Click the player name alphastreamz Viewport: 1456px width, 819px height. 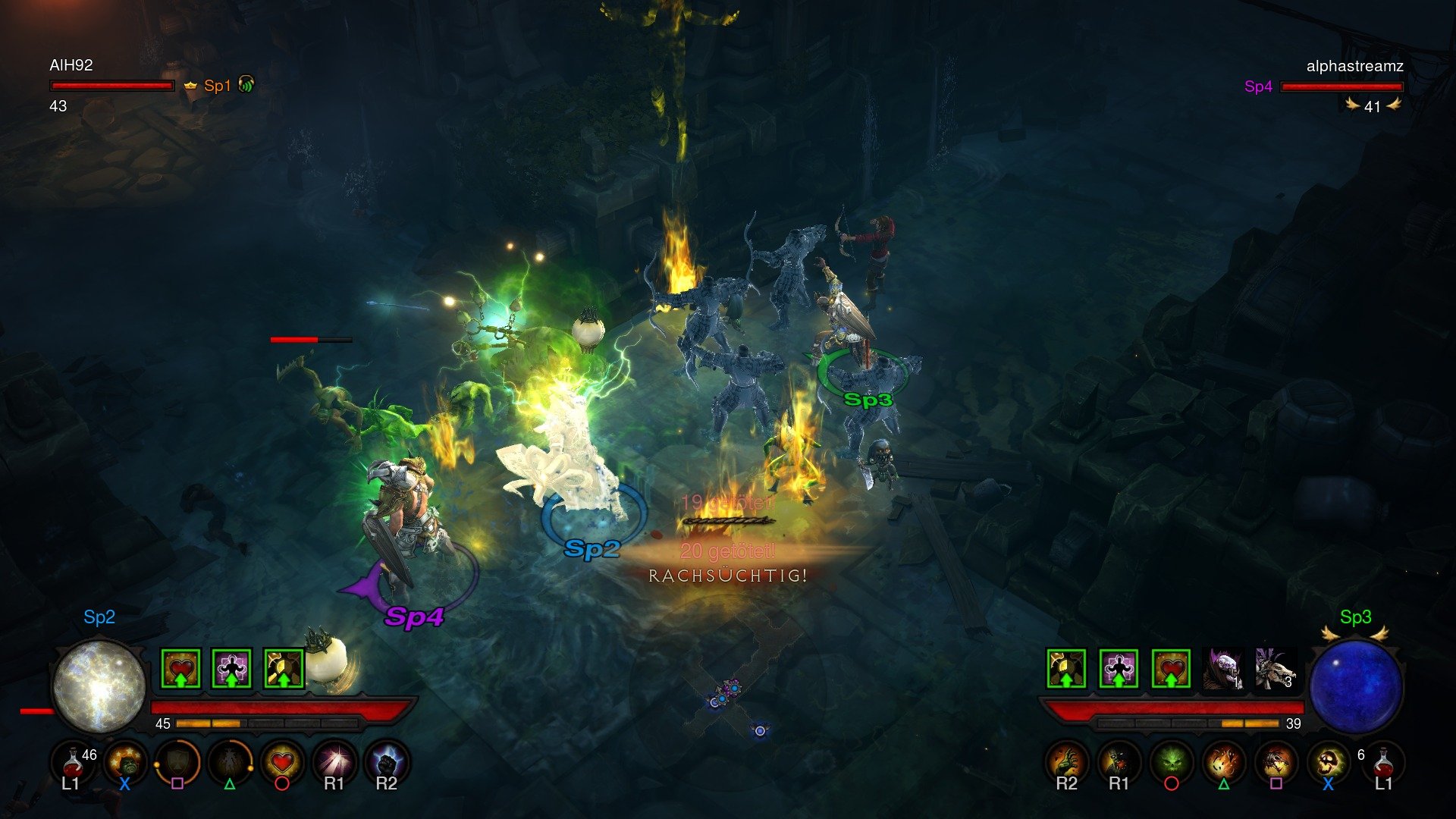pyautogui.click(x=1354, y=67)
